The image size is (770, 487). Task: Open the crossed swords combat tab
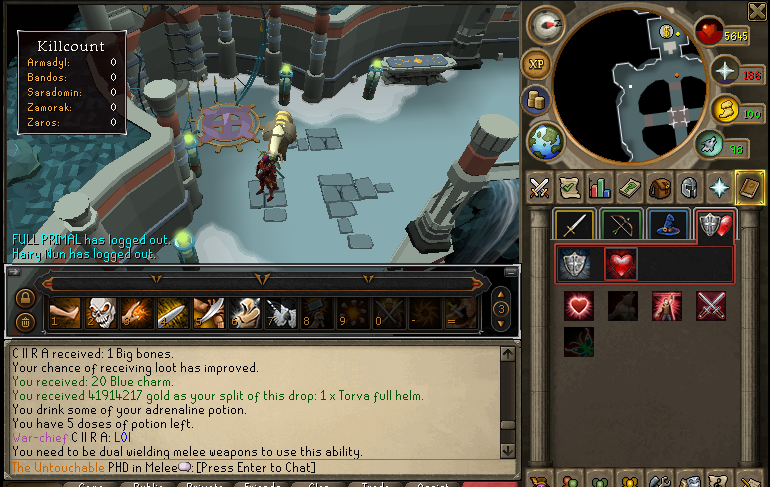[539, 187]
